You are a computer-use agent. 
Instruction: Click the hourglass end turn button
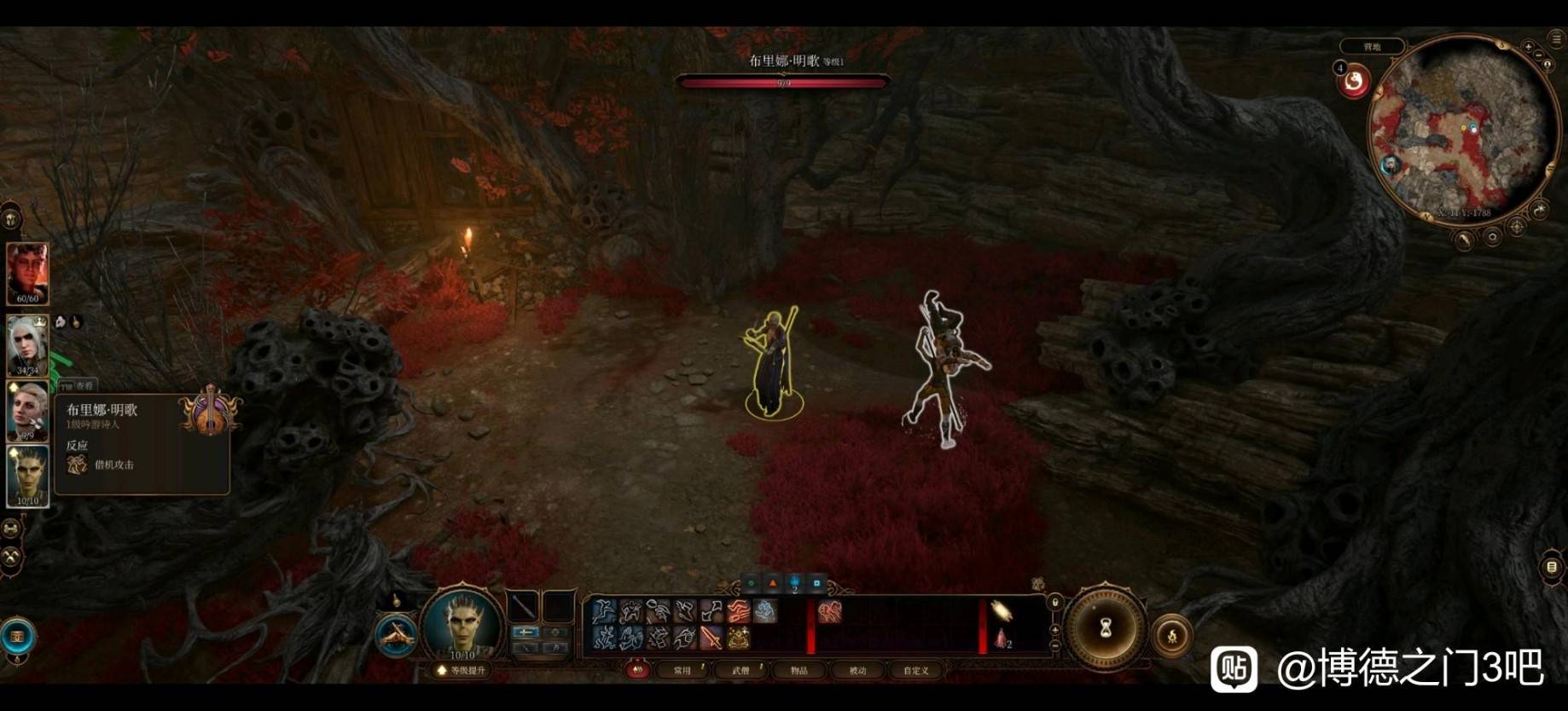1106,629
